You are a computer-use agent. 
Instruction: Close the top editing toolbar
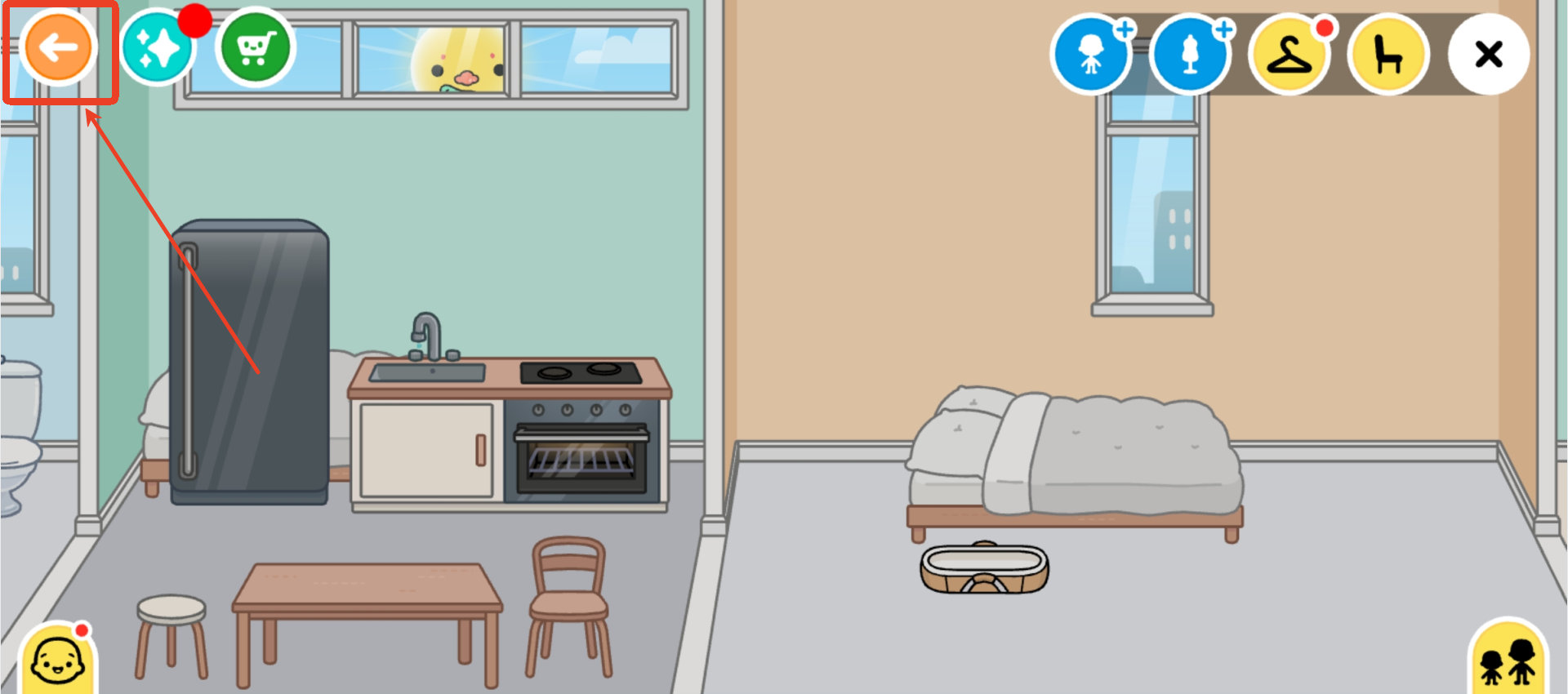coord(1489,55)
